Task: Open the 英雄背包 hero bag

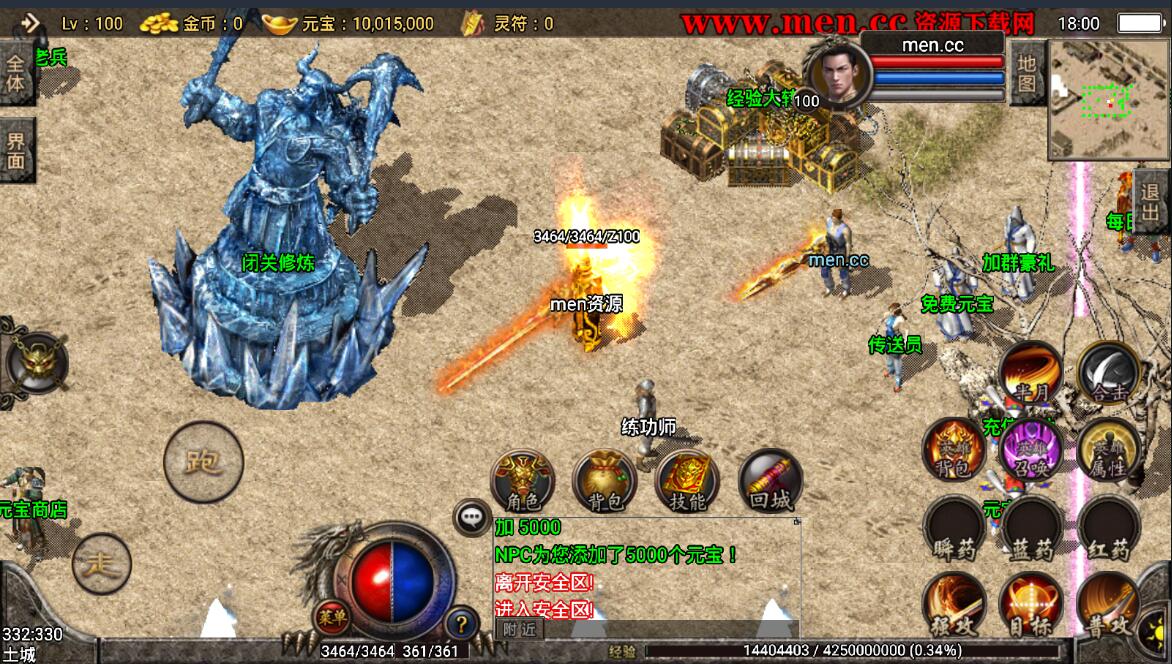Action: [953, 450]
